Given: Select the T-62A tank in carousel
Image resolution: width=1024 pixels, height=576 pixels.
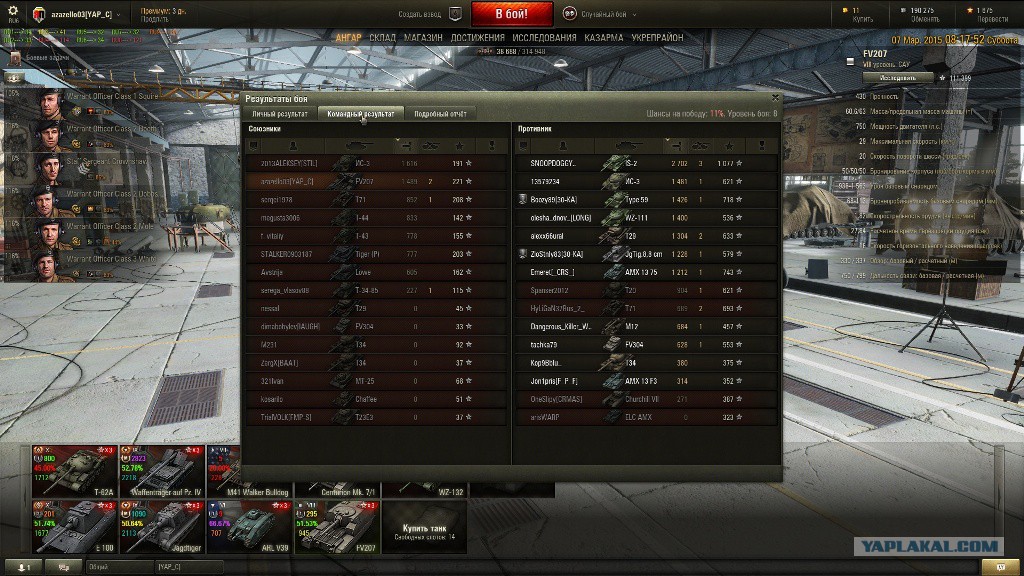Looking at the screenshot, I should [75, 470].
